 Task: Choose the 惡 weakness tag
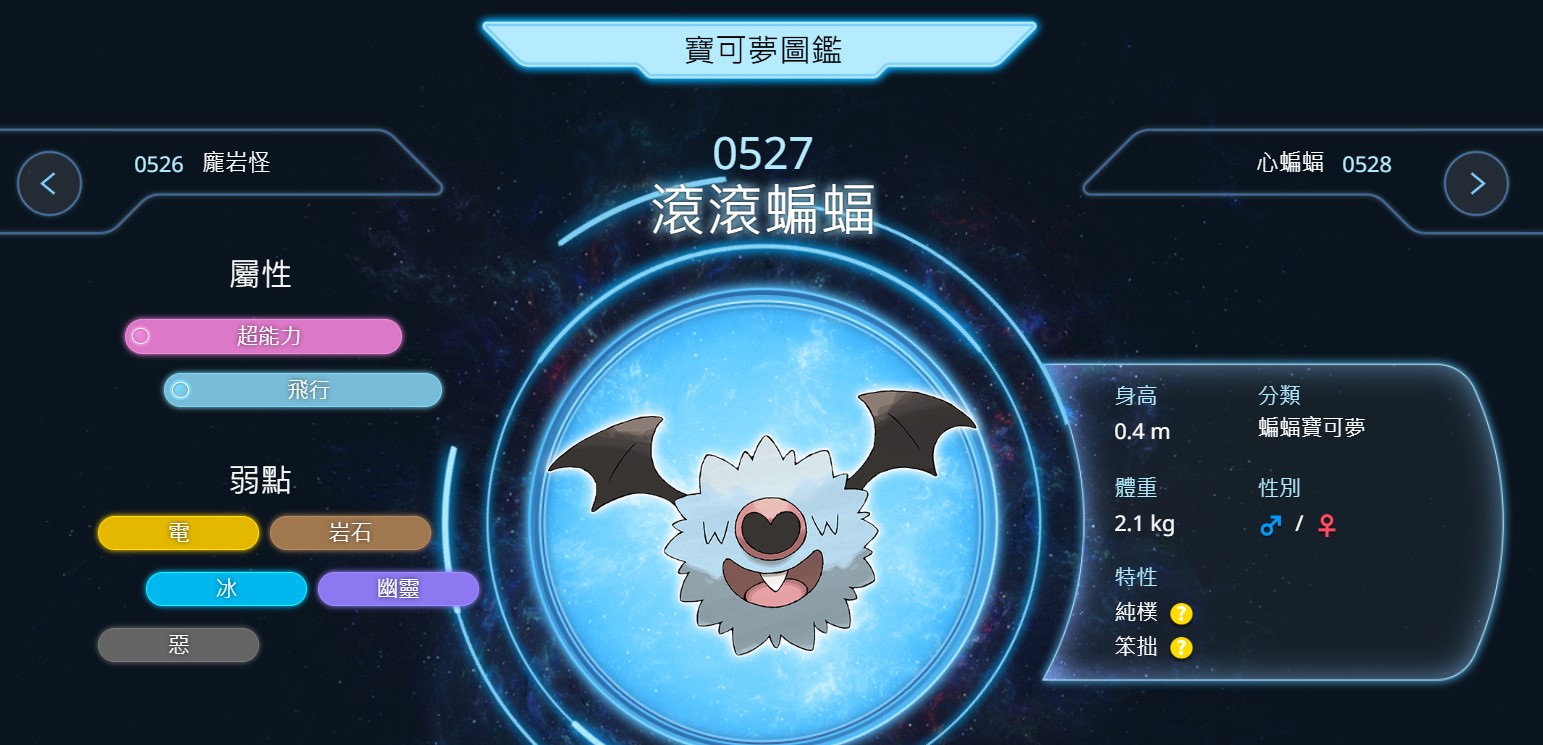pos(178,645)
